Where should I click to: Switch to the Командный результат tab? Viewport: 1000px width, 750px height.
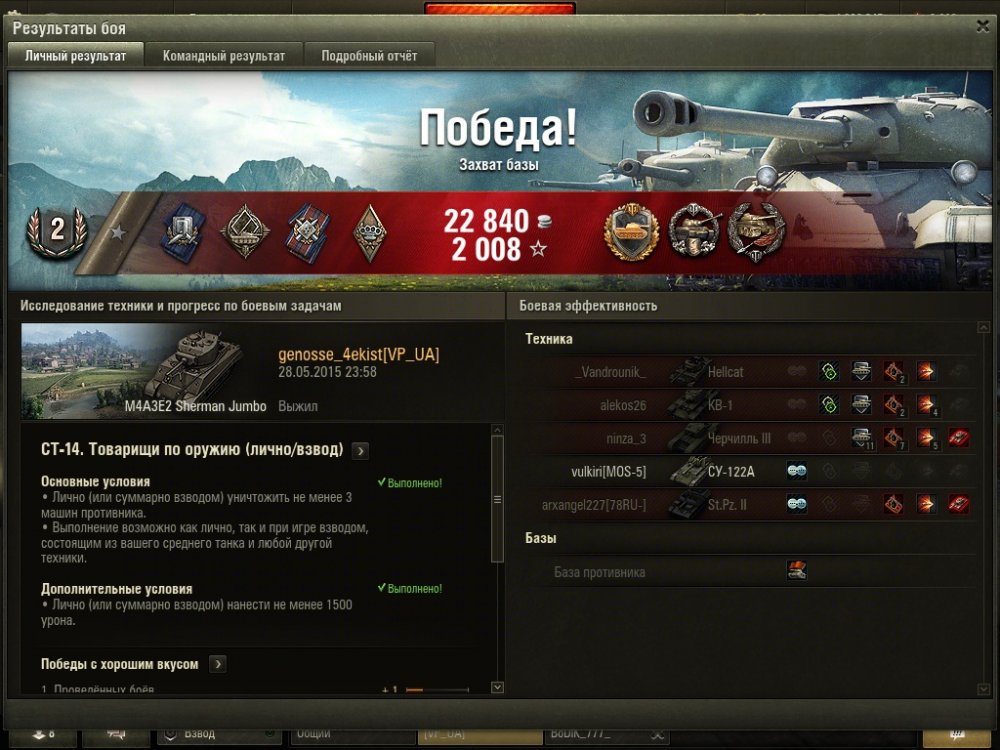pos(224,56)
